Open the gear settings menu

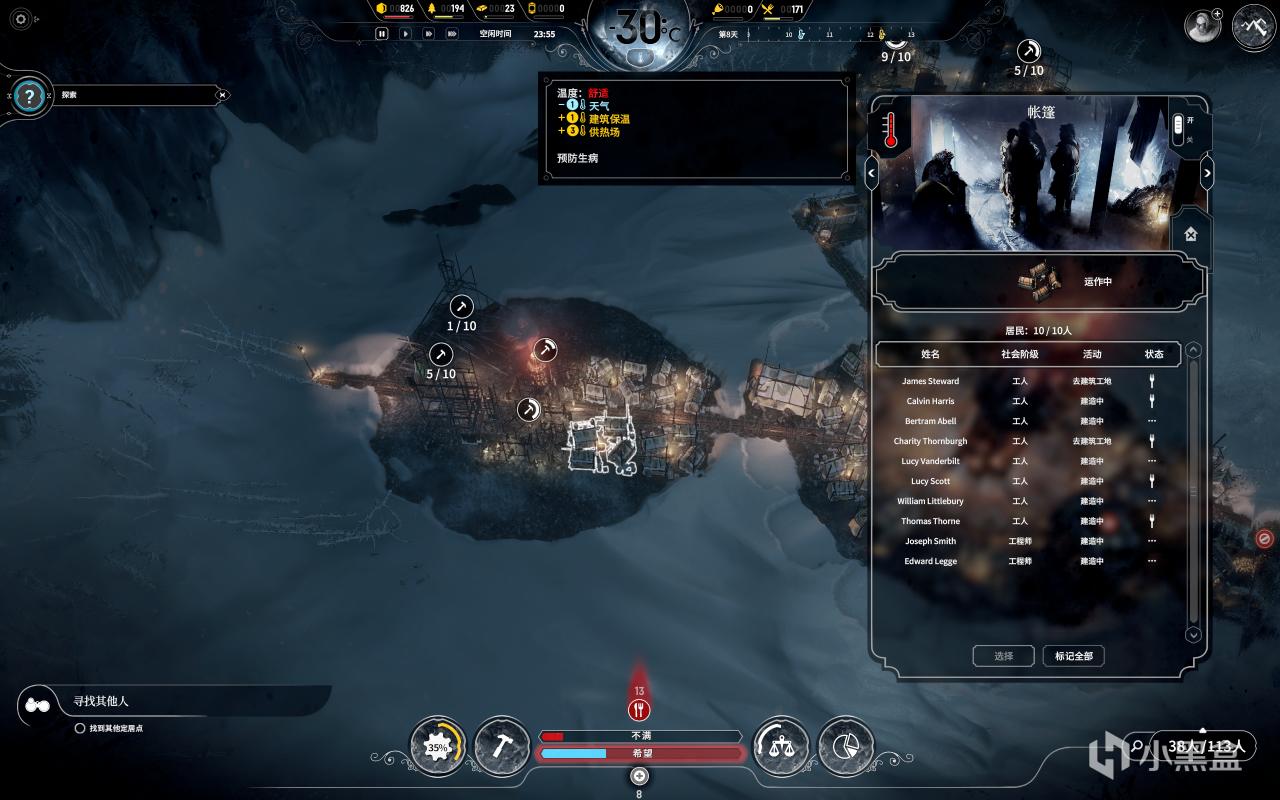(21, 19)
